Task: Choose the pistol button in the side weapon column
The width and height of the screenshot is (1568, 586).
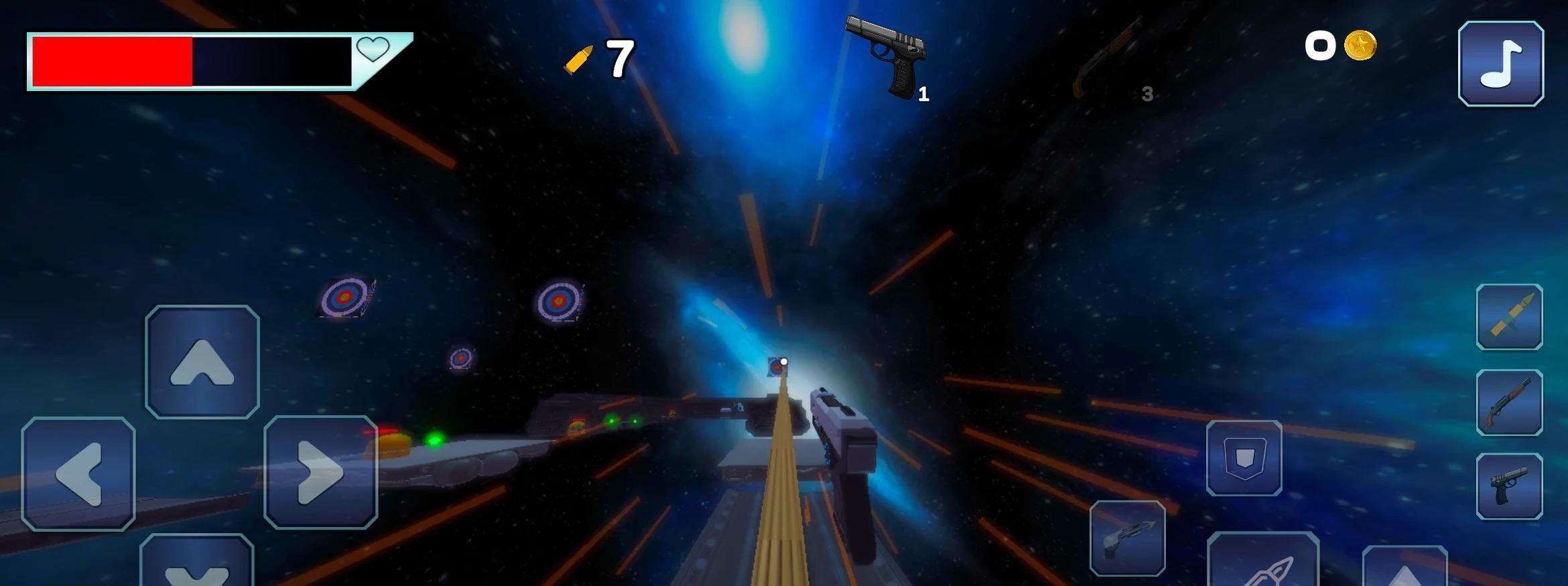Action: pos(1509,486)
